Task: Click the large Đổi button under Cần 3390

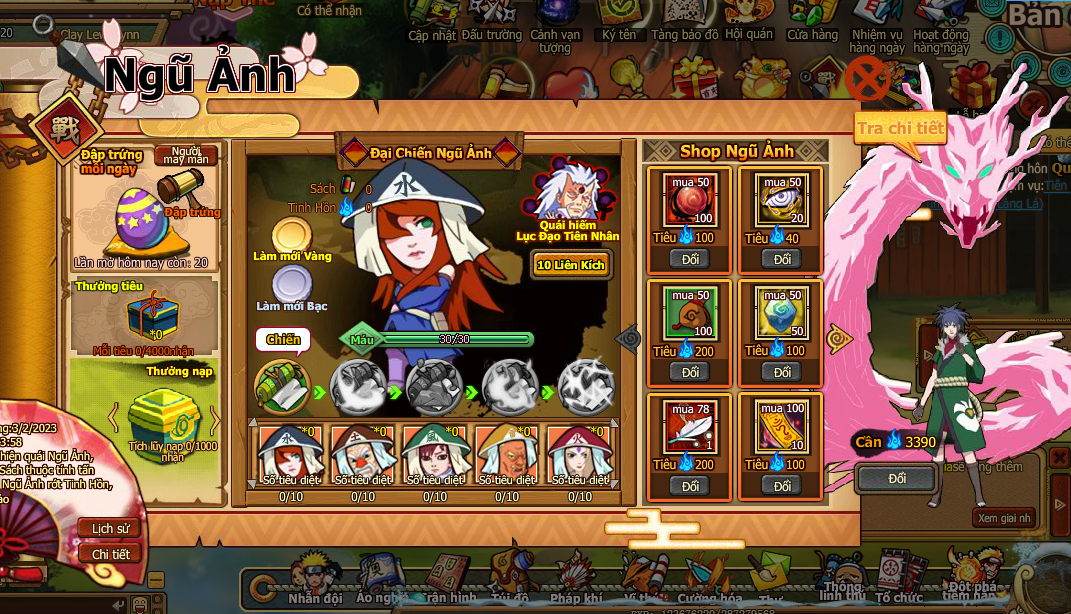Action: click(x=896, y=478)
